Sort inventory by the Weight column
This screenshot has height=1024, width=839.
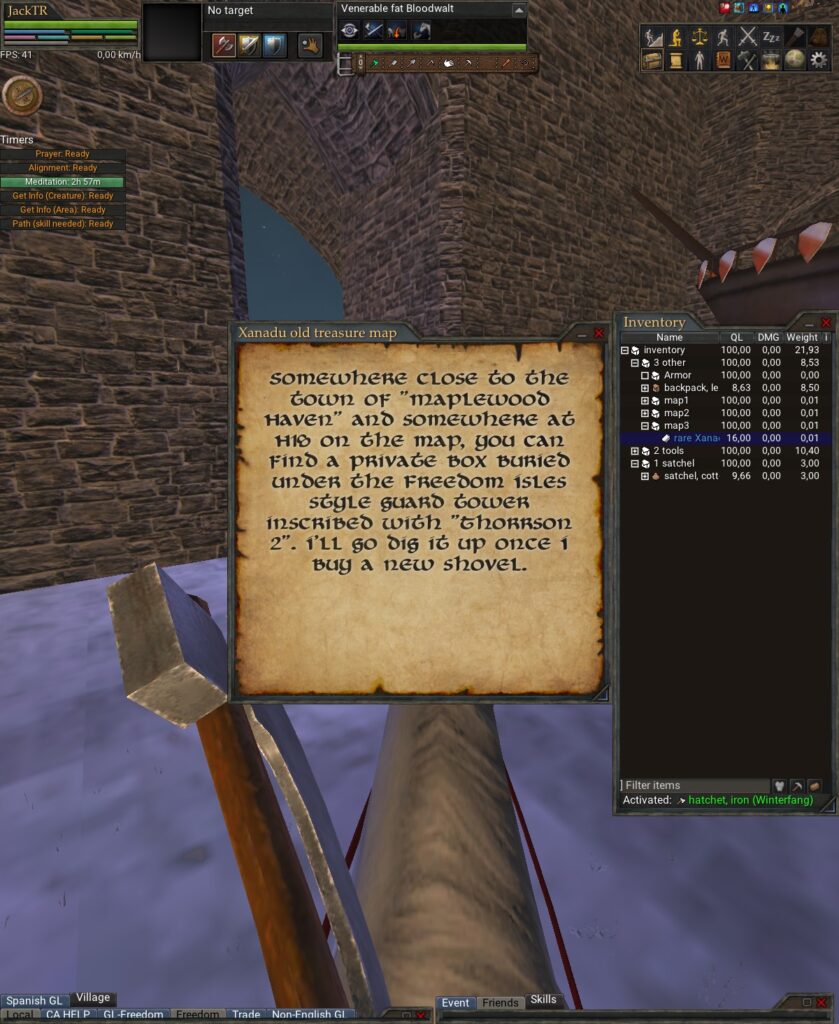[801, 338]
